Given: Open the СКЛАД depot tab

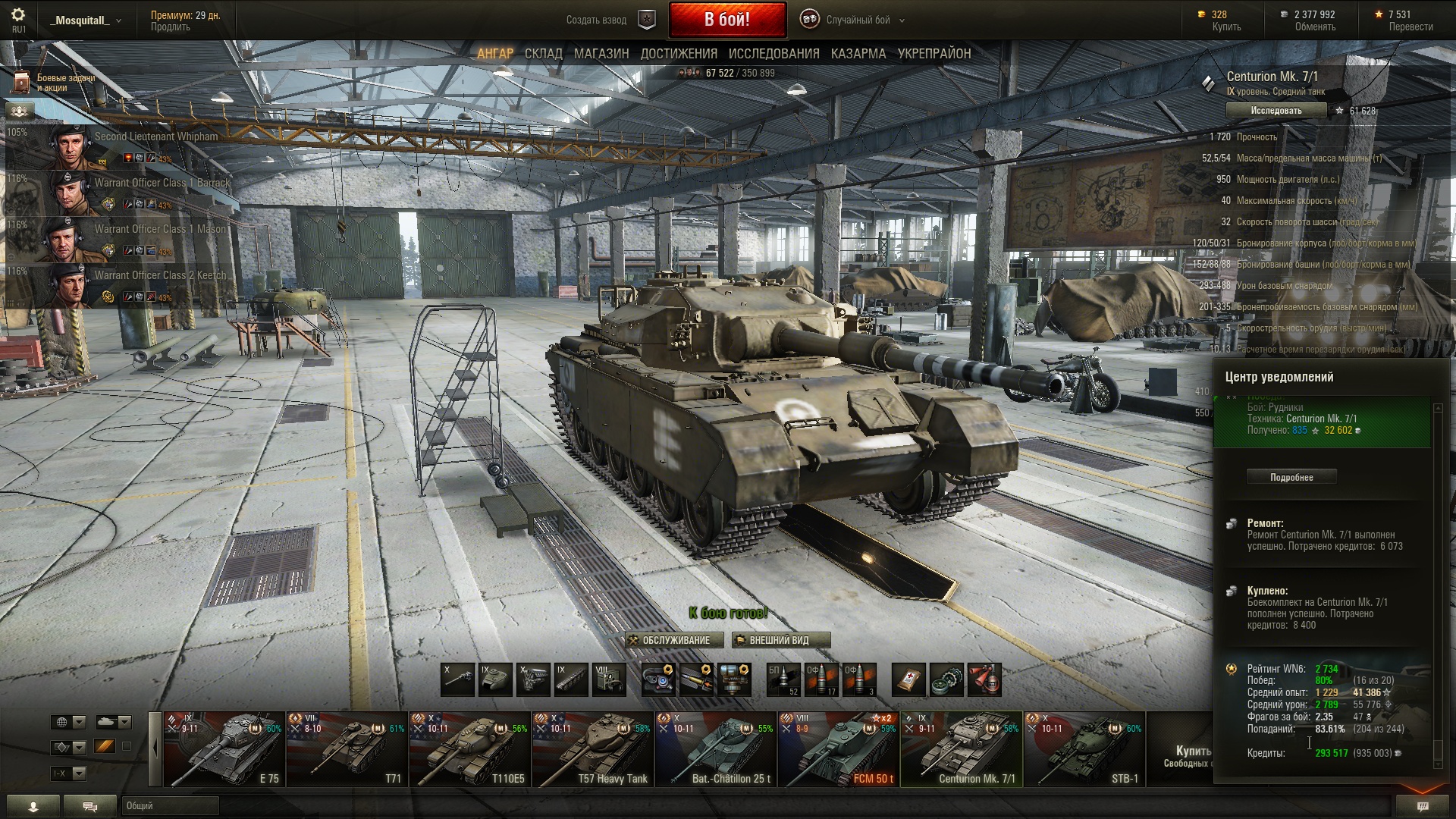Looking at the screenshot, I should click(543, 54).
